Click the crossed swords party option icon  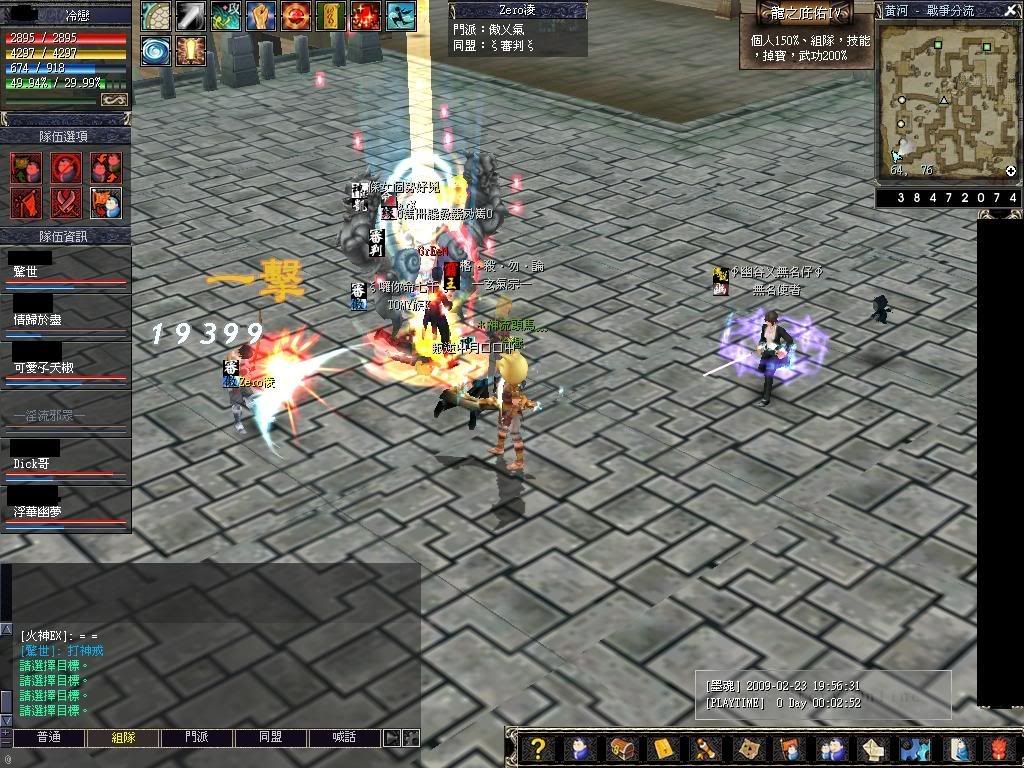click(x=66, y=202)
